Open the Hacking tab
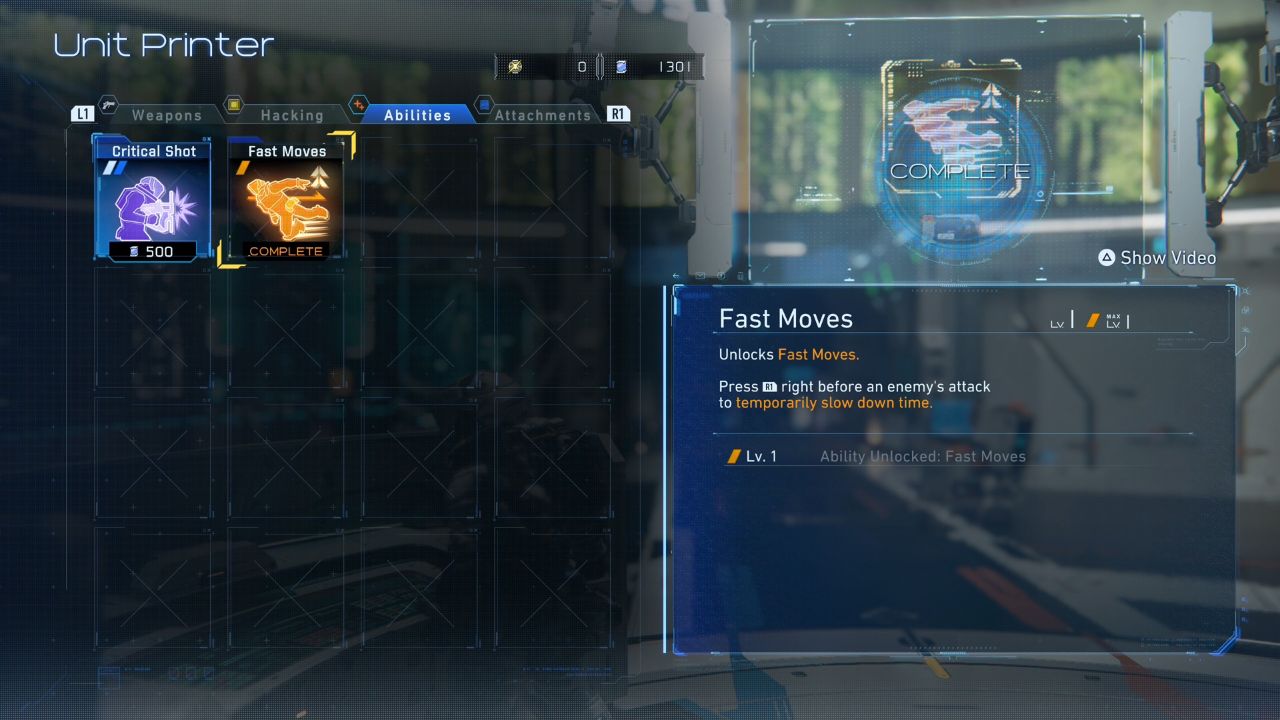Image resolution: width=1280 pixels, height=720 pixels. [x=291, y=115]
